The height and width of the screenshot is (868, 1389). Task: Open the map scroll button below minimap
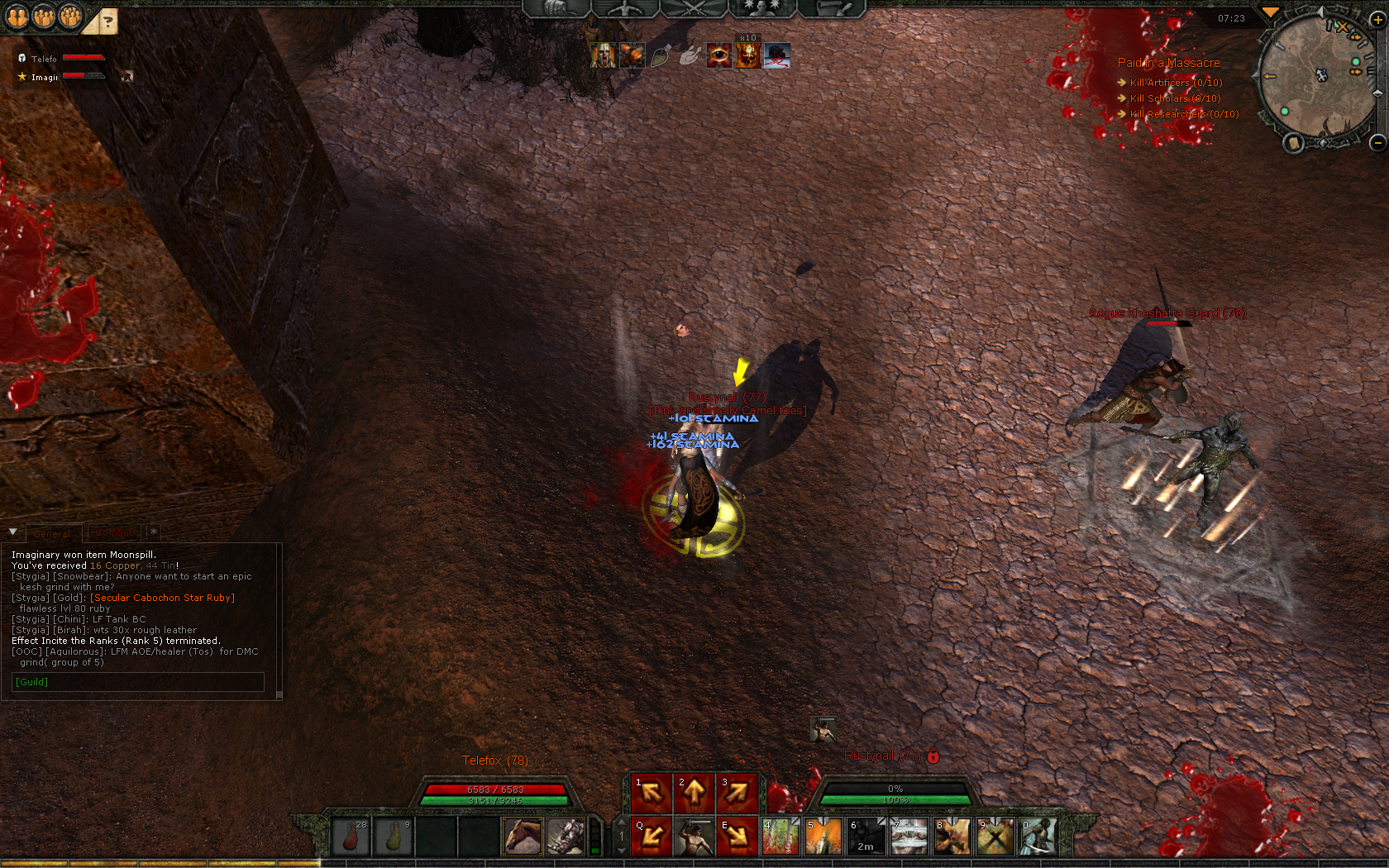tap(1293, 144)
